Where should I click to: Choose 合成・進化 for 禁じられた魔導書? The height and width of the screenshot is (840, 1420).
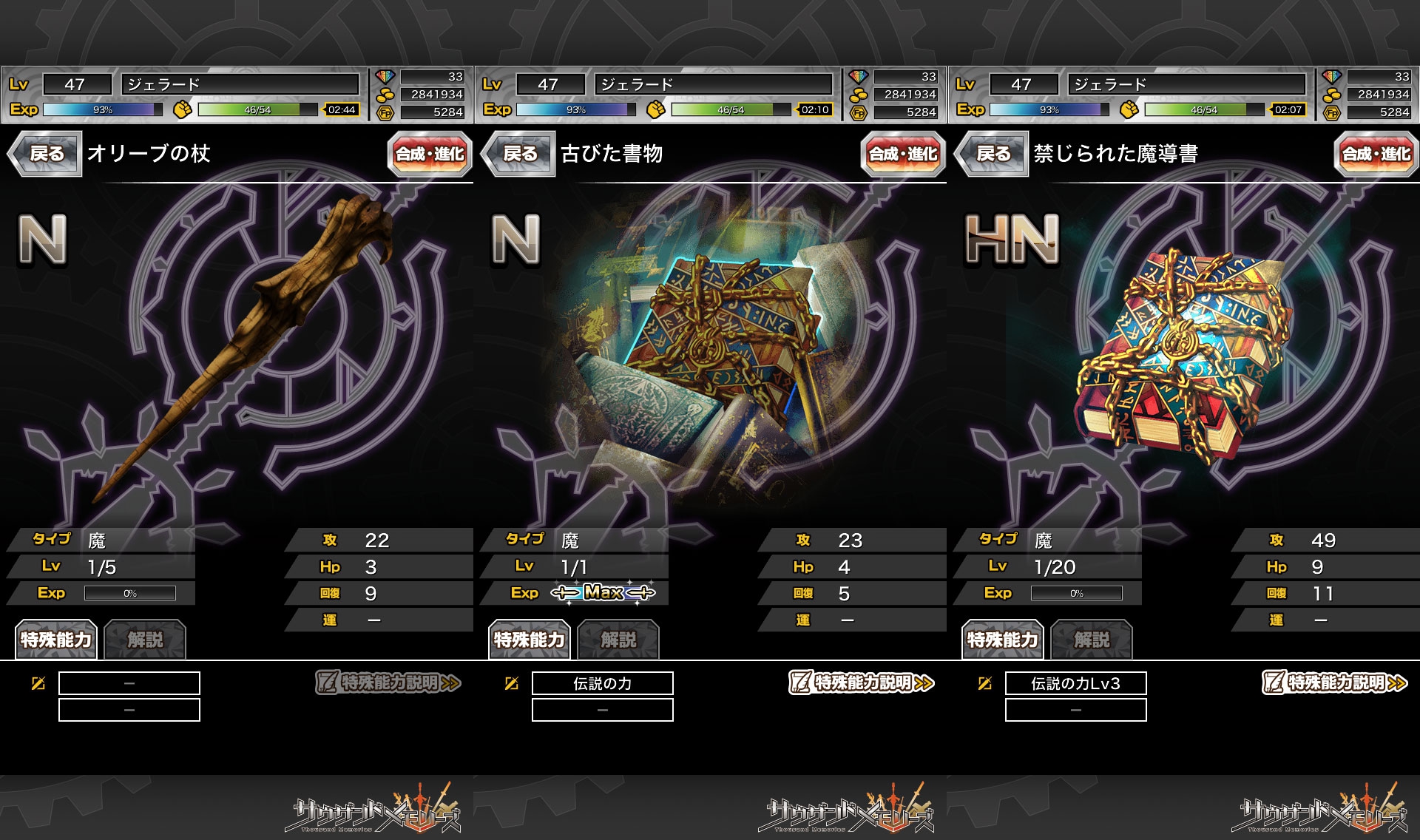point(1376,154)
